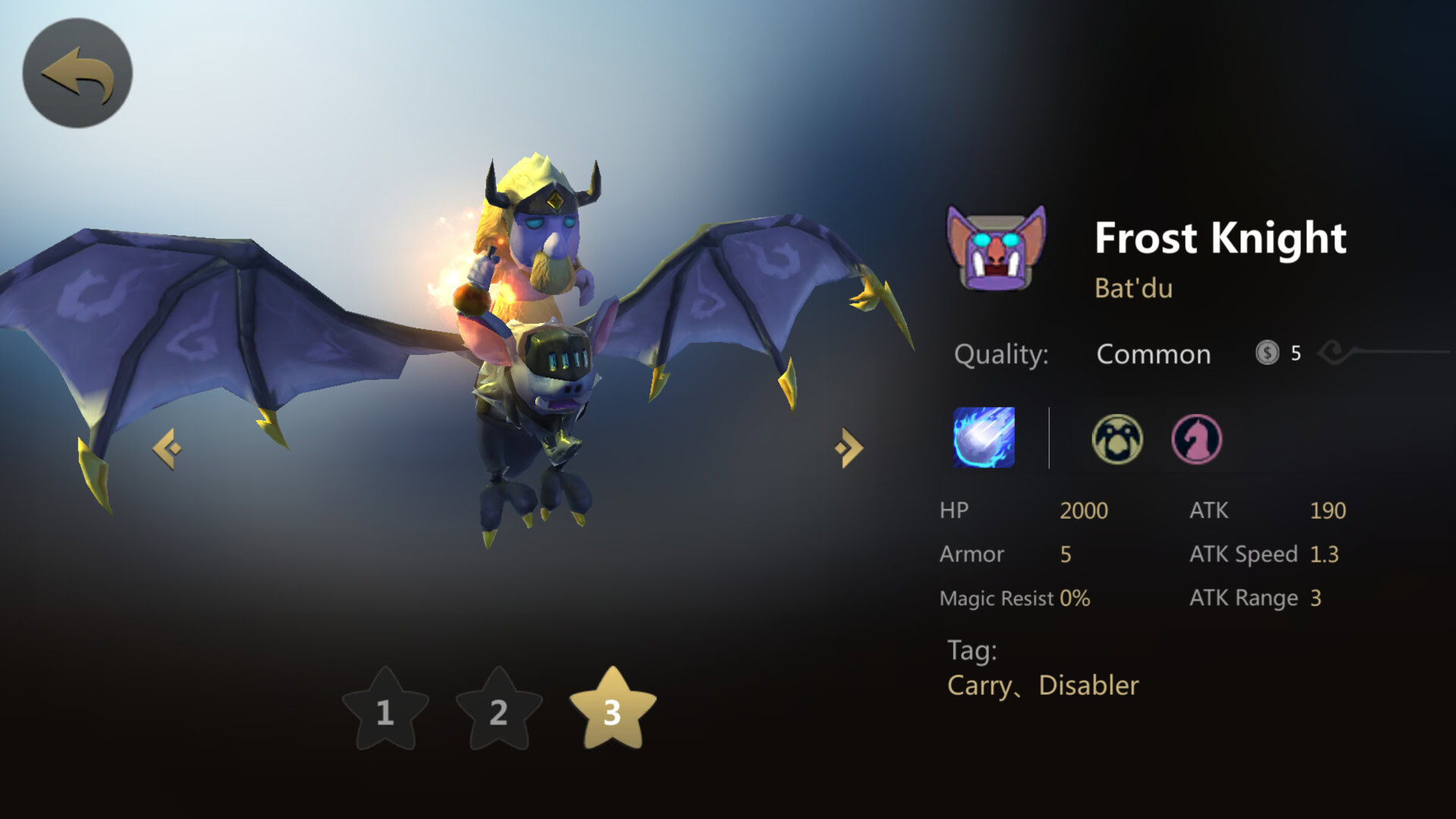Show the next hero with right arrow
This screenshot has height=819, width=1456.
pyautogui.click(x=849, y=448)
